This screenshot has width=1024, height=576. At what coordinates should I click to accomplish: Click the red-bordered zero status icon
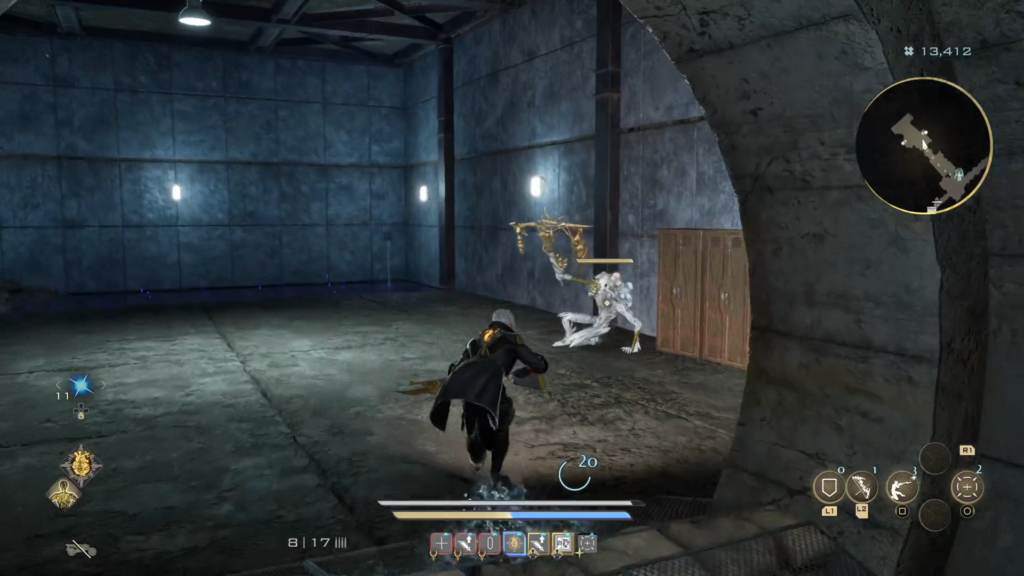[x=490, y=543]
